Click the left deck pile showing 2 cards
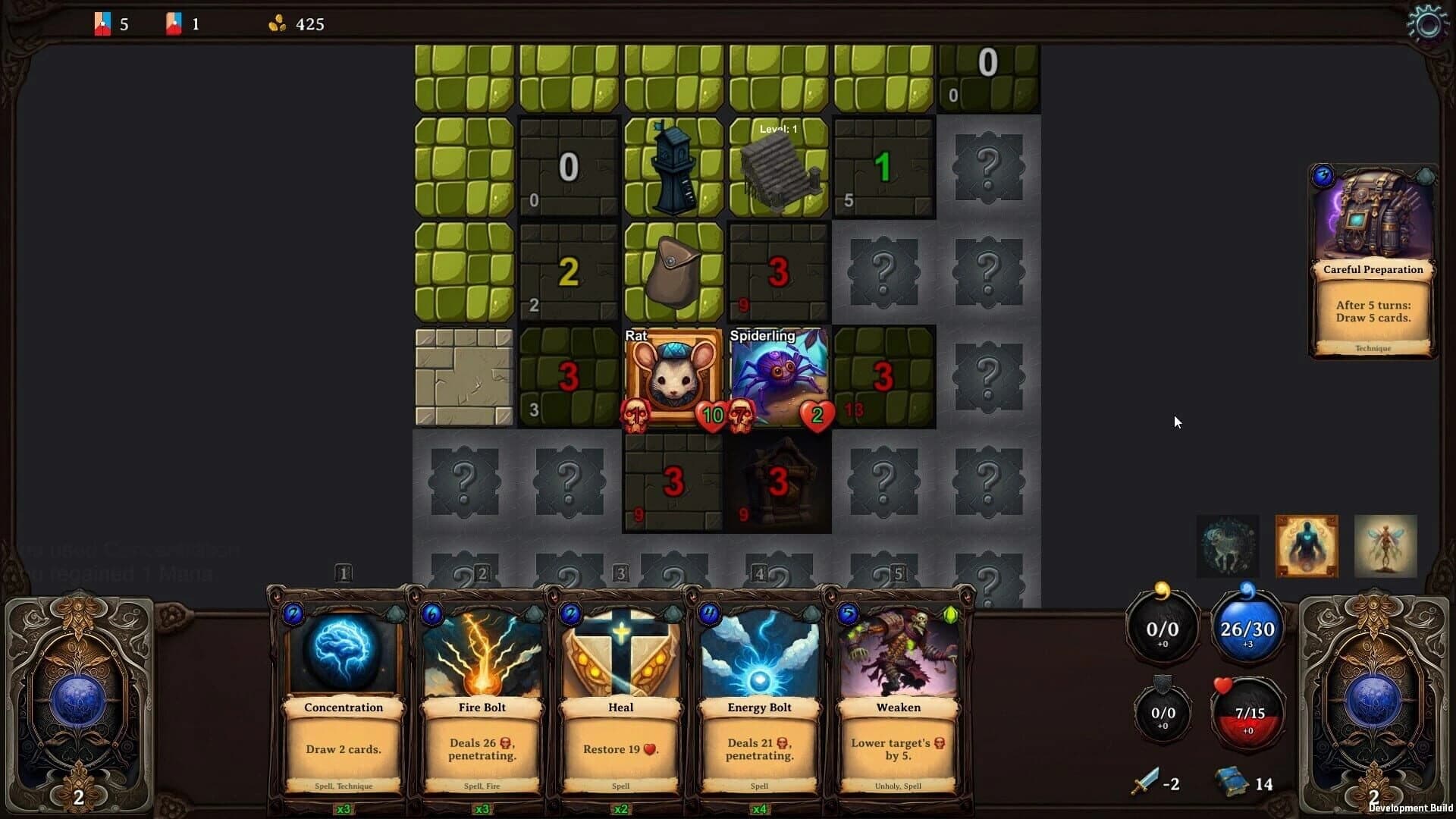 pos(80,705)
